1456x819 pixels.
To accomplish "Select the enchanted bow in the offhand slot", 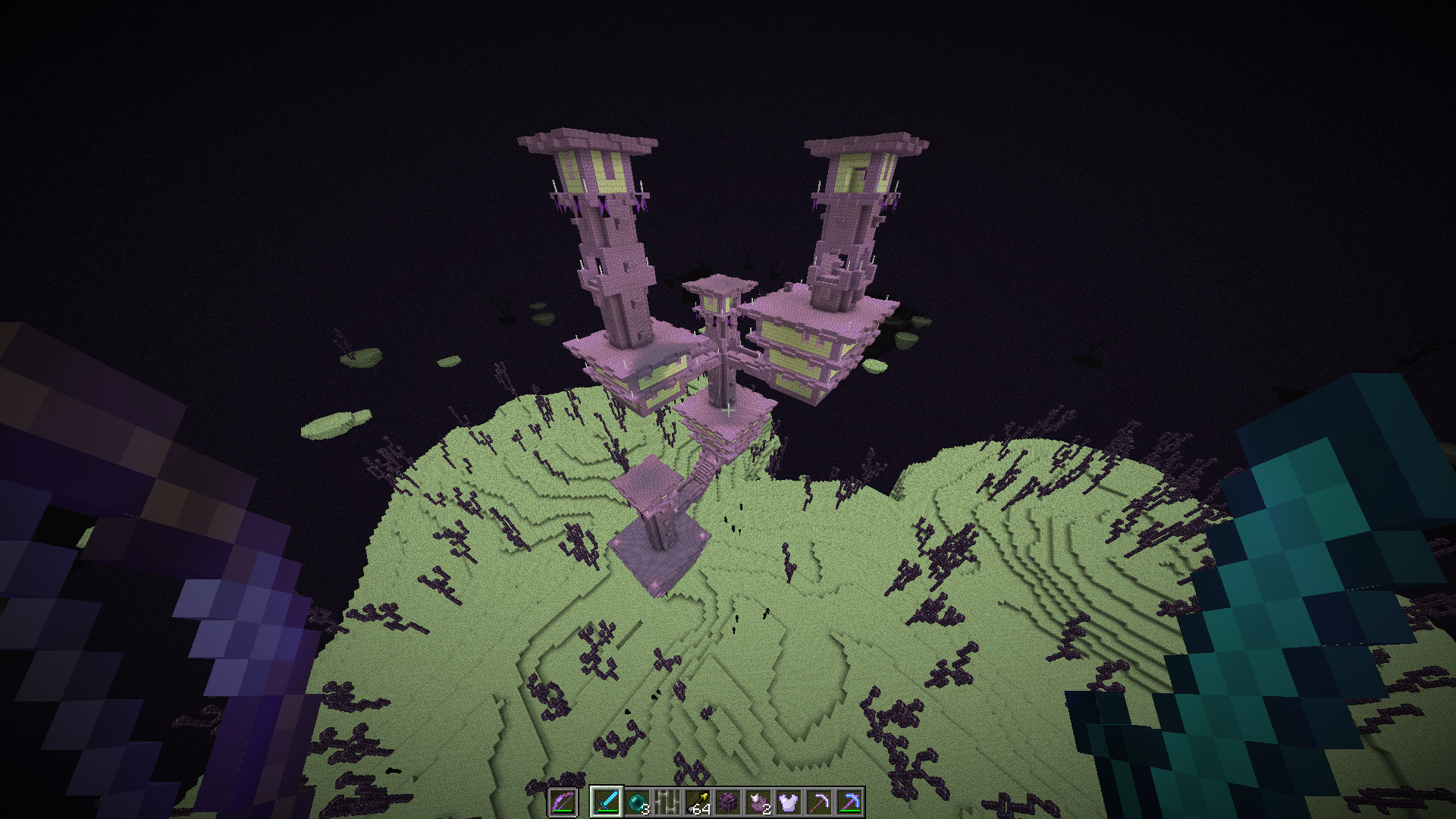I will (x=562, y=802).
